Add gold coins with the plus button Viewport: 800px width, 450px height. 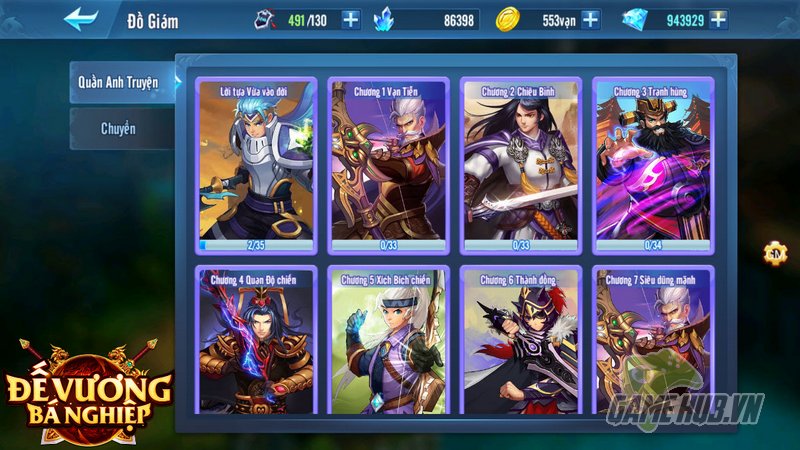pyautogui.click(x=590, y=19)
